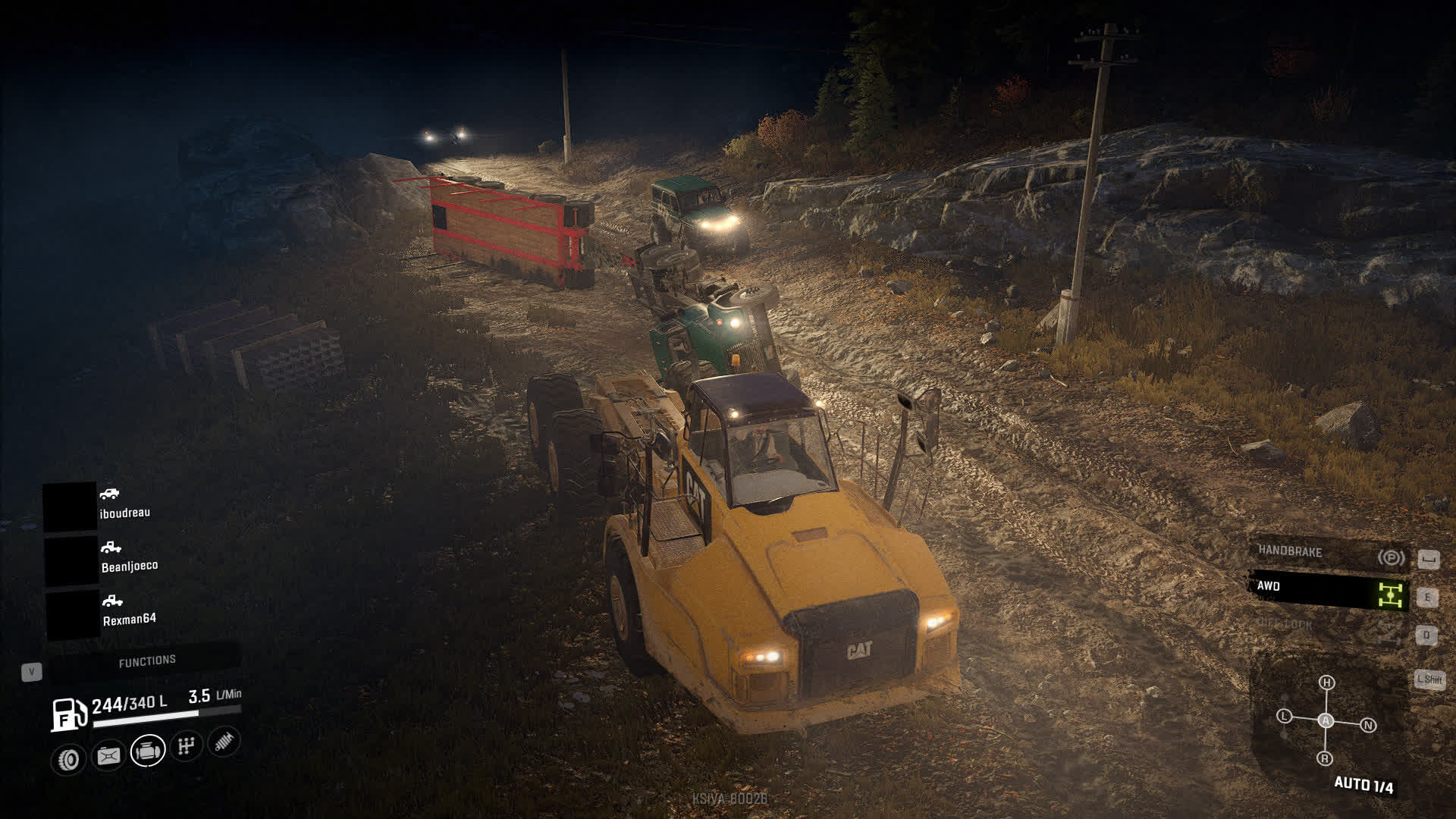Shift the gearbox to Neutral
The image size is (1456, 819).
point(1369,726)
